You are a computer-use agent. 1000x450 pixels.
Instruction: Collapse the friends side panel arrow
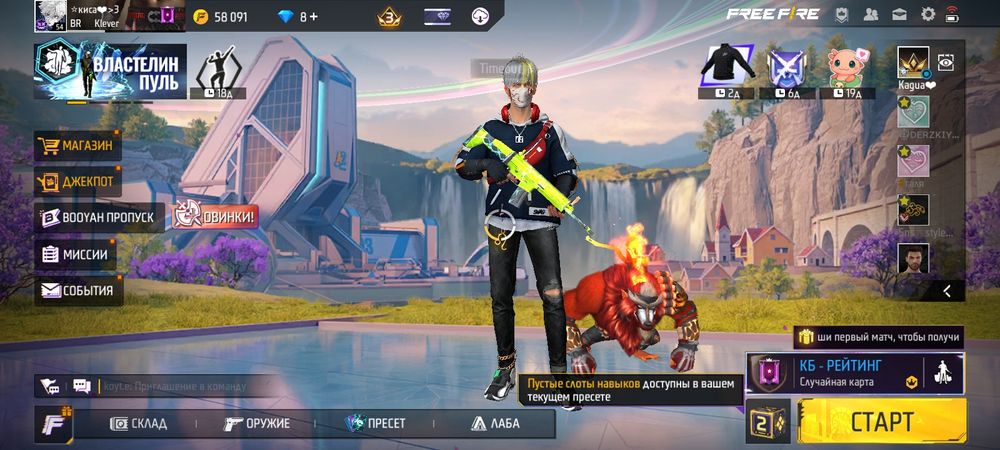(946, 291)
